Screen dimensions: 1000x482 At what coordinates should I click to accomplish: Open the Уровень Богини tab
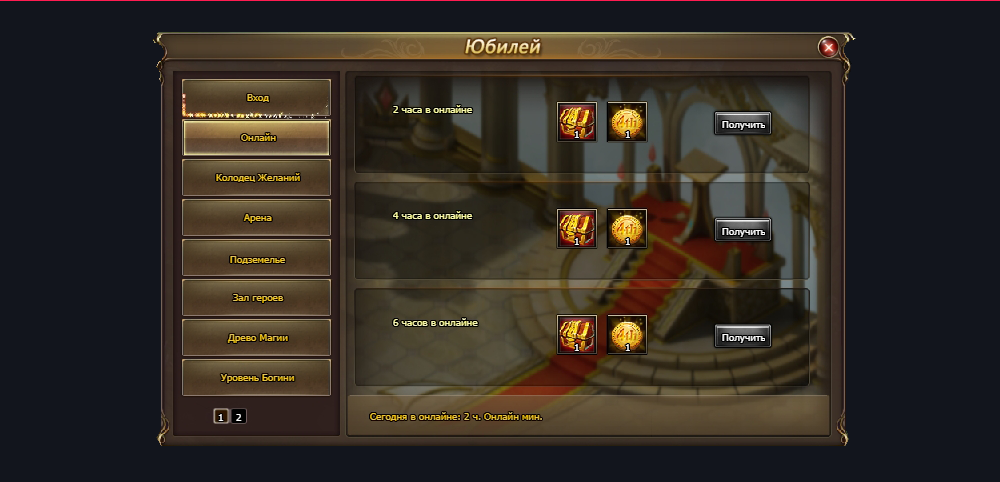tap(257, 378)
